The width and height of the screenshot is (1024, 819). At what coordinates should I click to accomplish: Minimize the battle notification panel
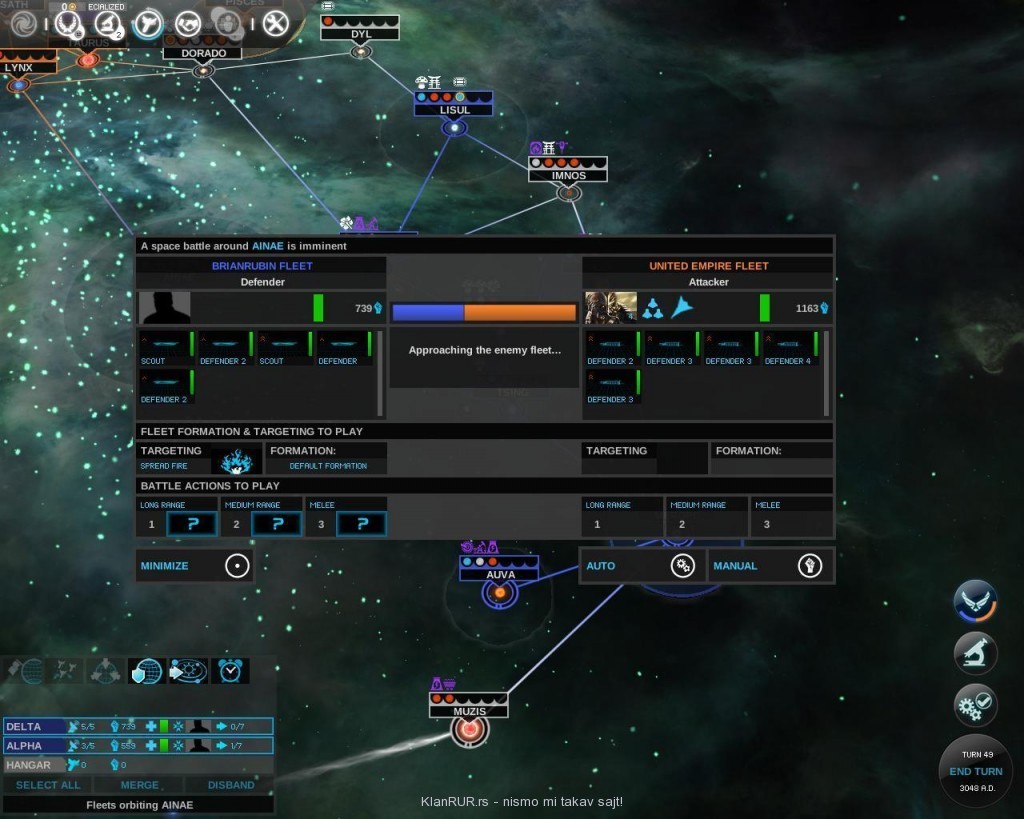point(194,566)
